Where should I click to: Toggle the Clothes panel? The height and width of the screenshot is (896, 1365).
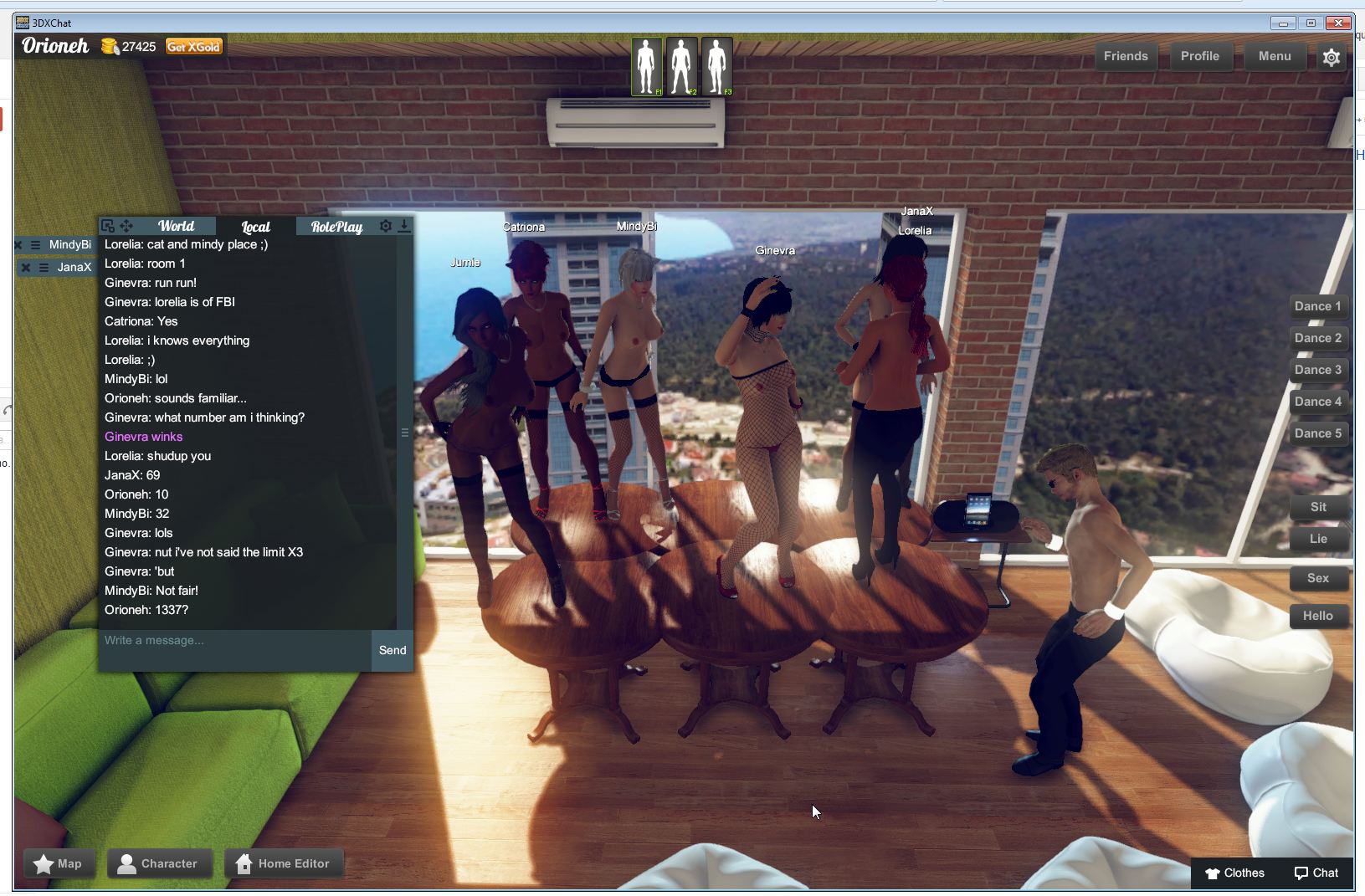point(1237,873)
